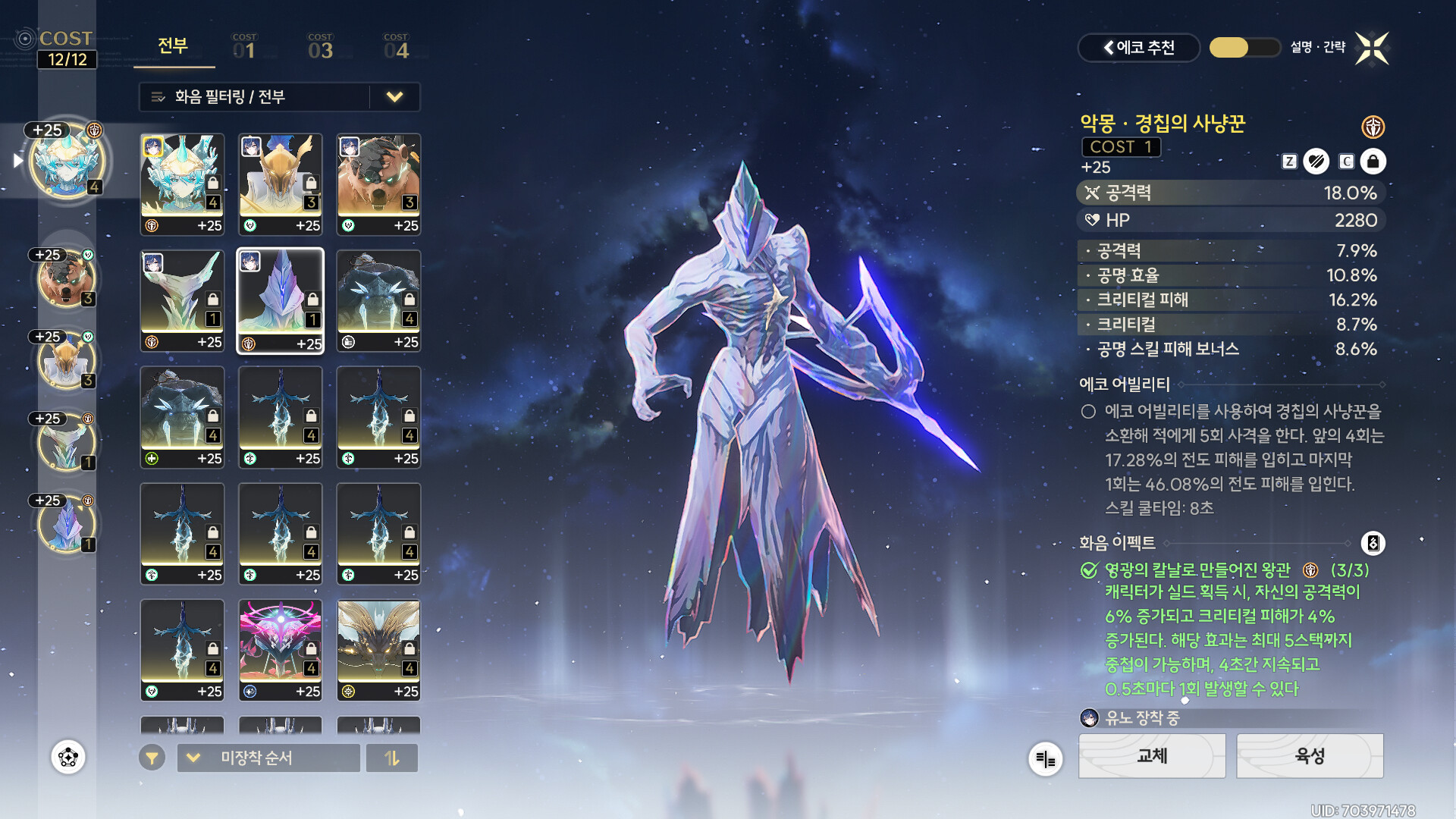
Task: Click the 교체 (replace) button
Action: click(1151, 756)
